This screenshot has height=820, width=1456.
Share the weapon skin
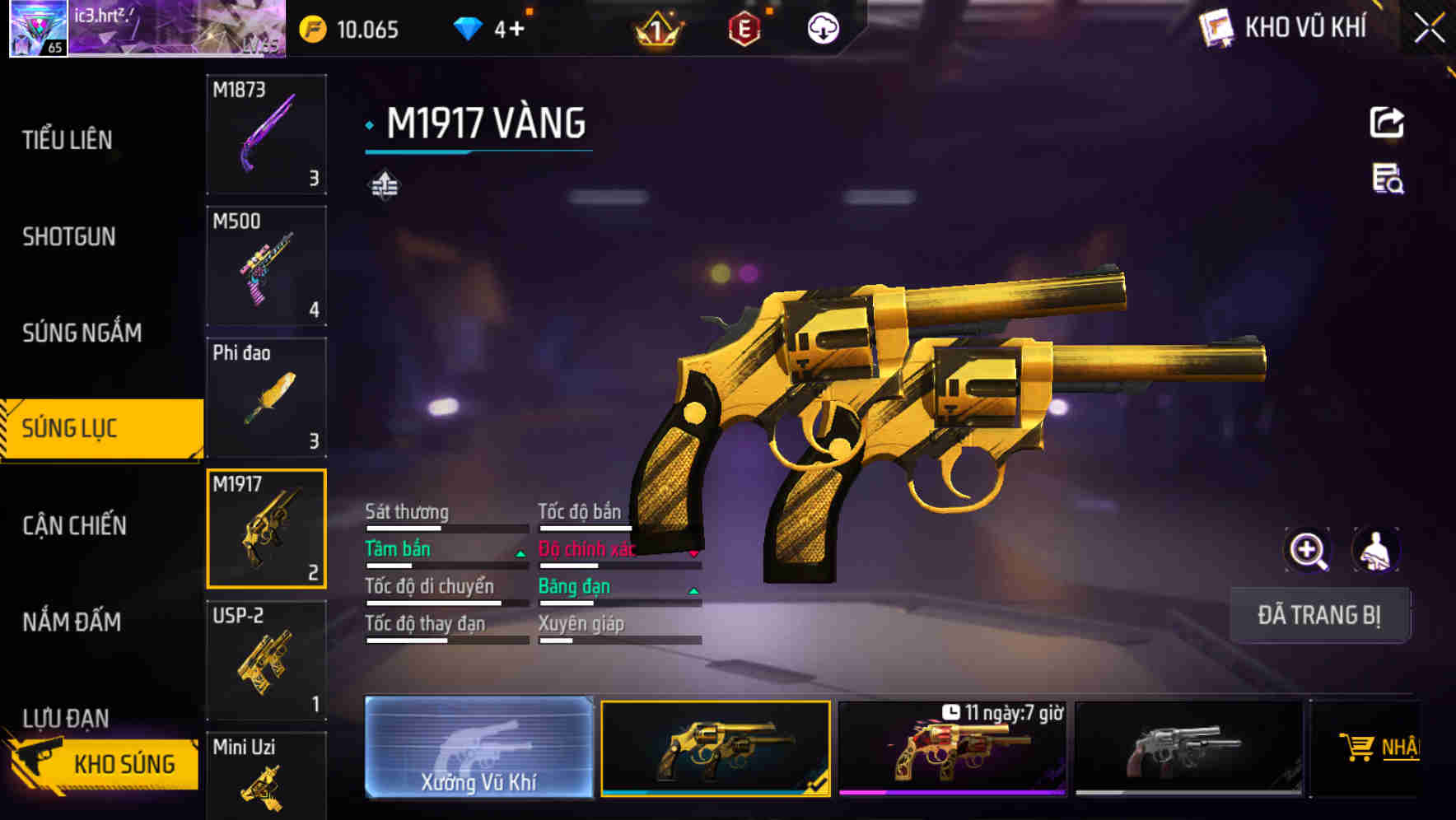(x=1387, y=123)
